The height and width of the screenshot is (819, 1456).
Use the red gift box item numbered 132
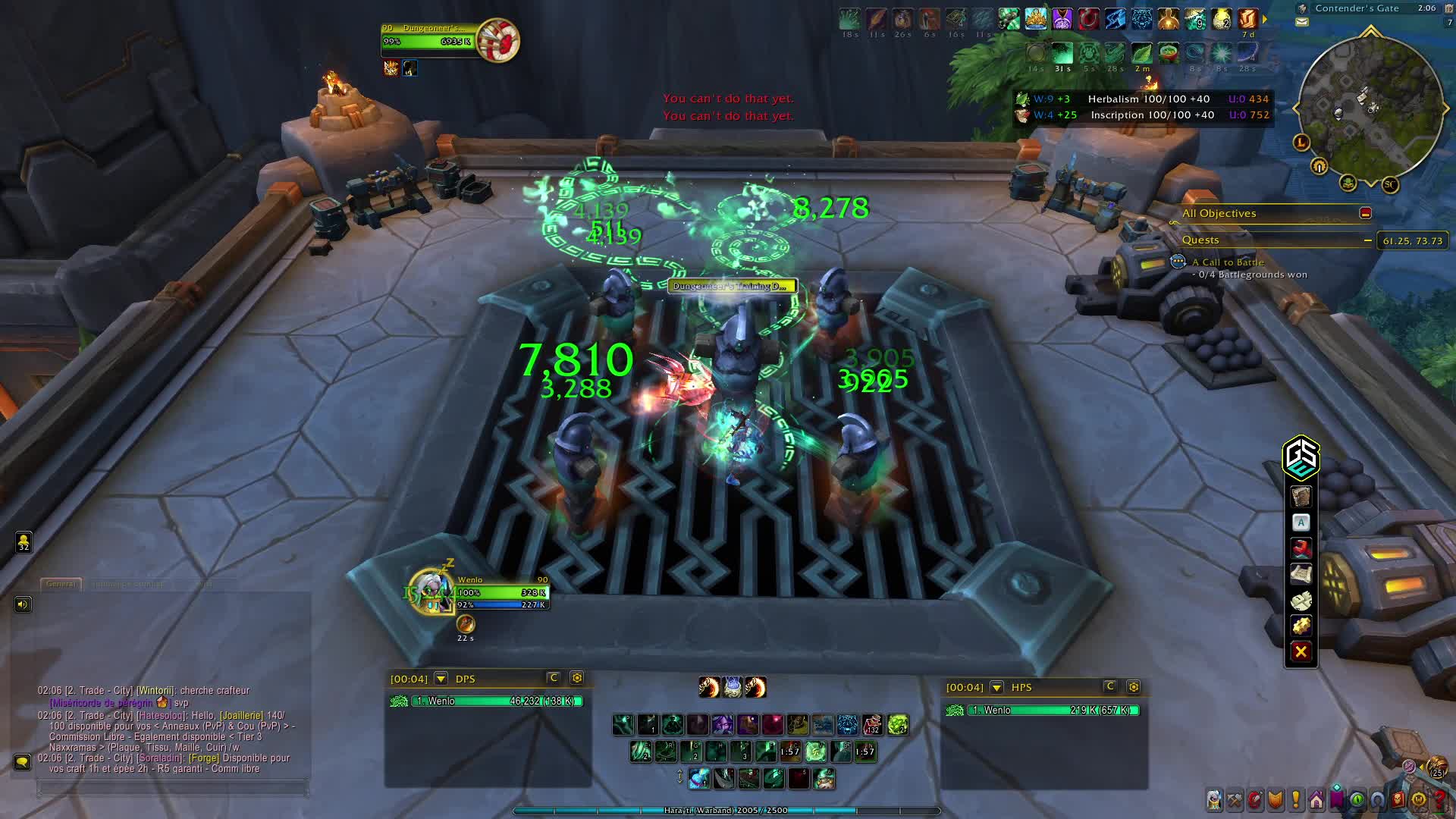click(x=872, y=725)
